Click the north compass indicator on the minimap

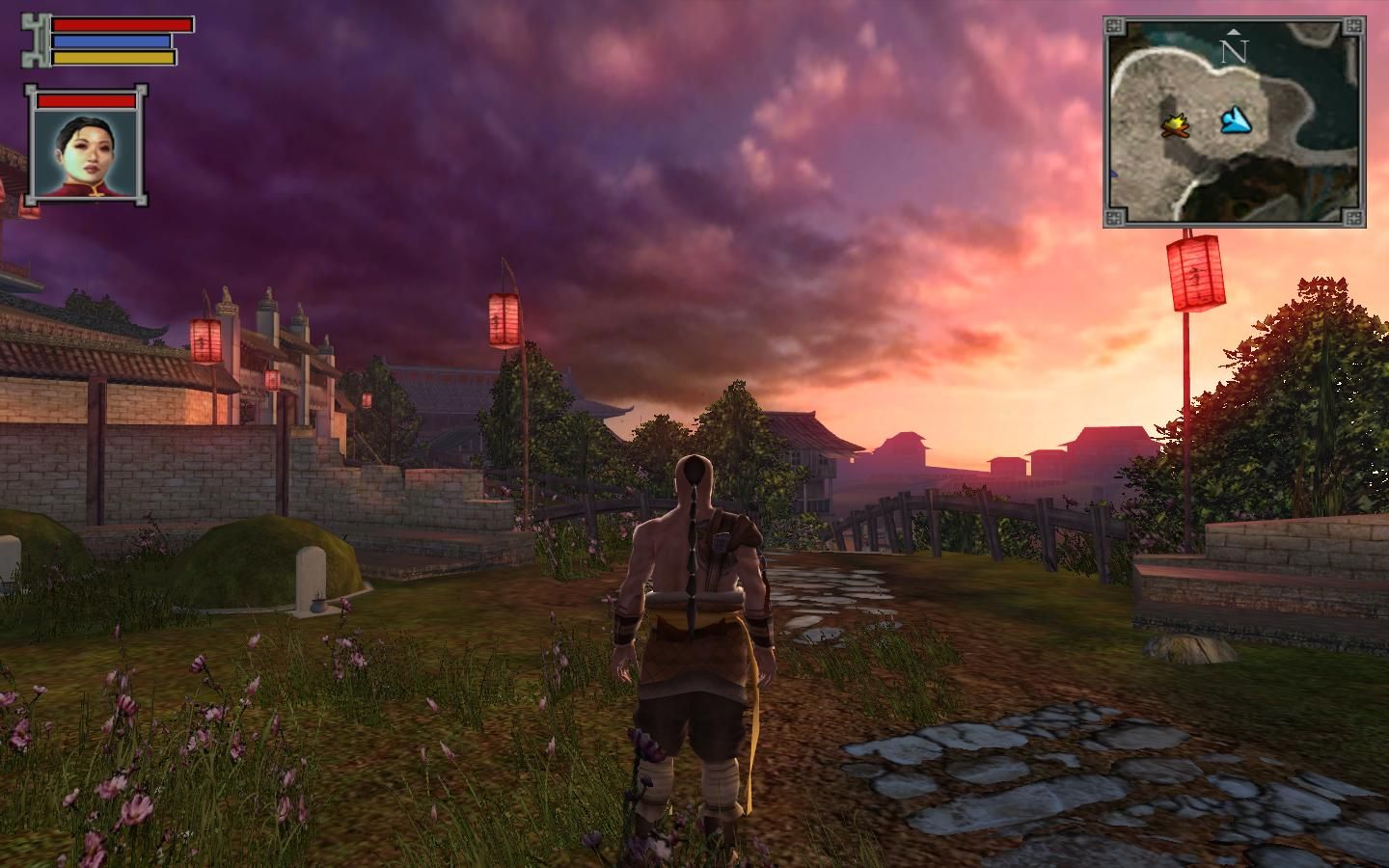point(1233,48)
